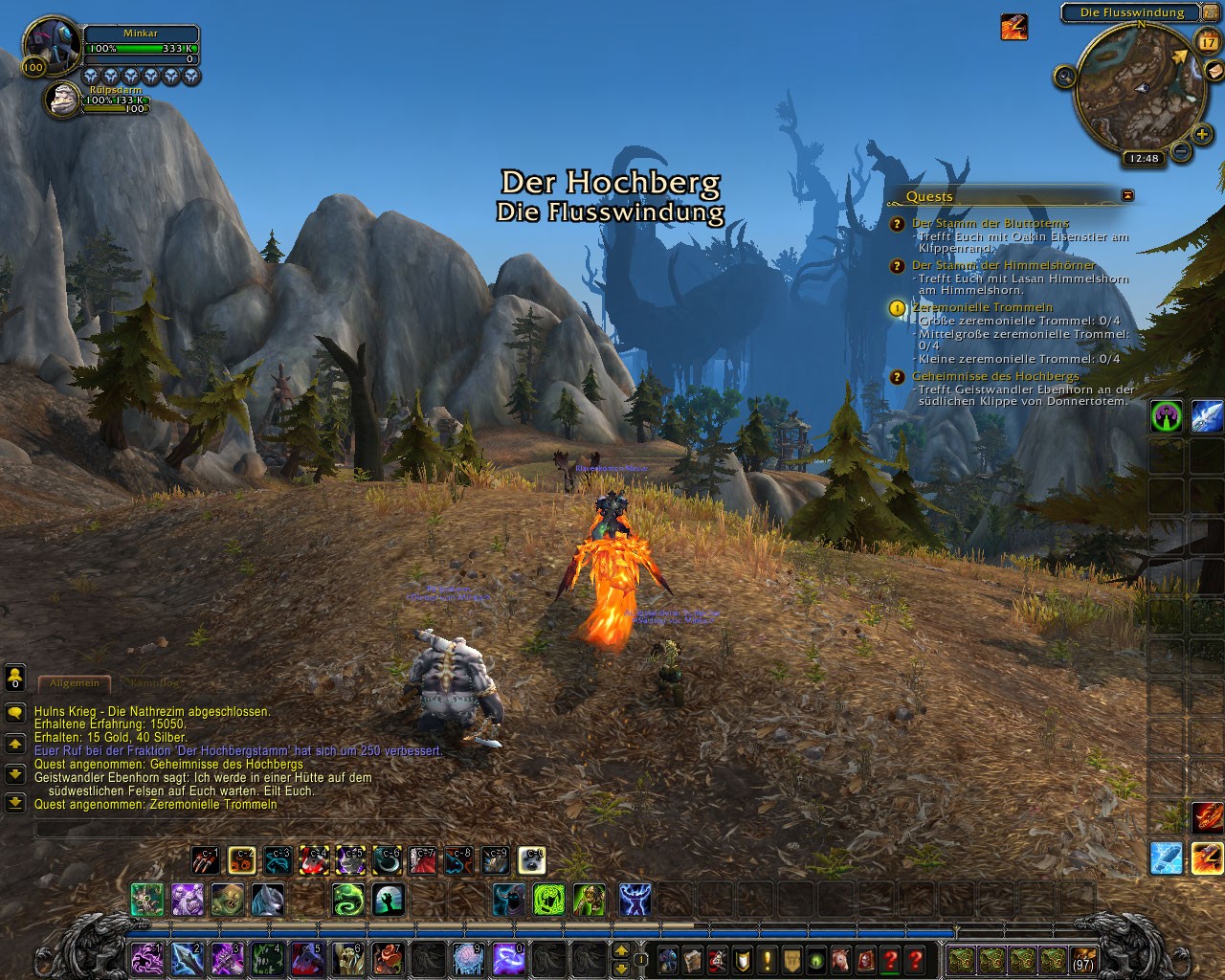The image size is (1225, 980).
Task: Select quest Der Stamm der Himmelshörner
Action: click(1003, 265)
